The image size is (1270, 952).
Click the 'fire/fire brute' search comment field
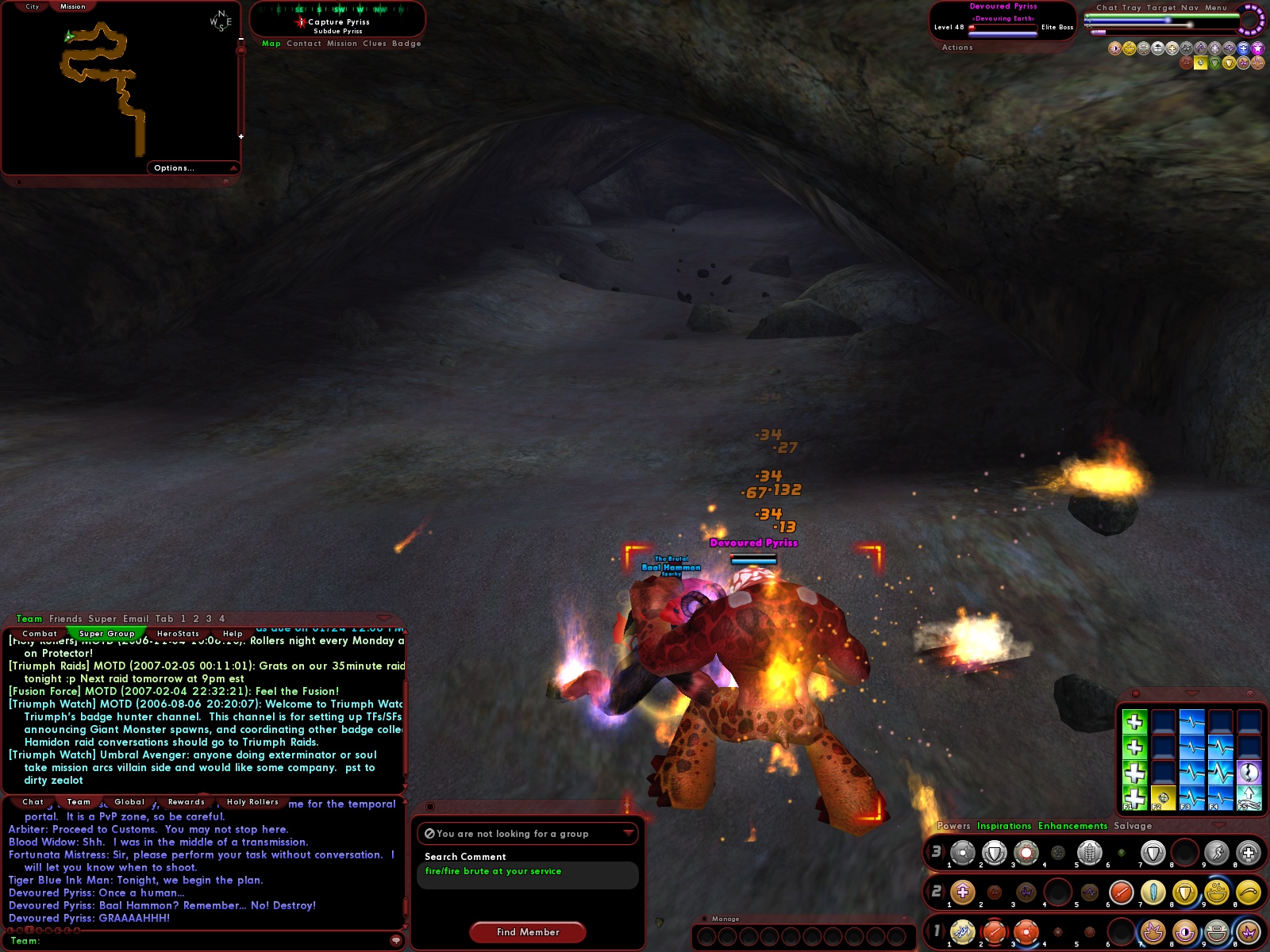[x=526, y=875]
